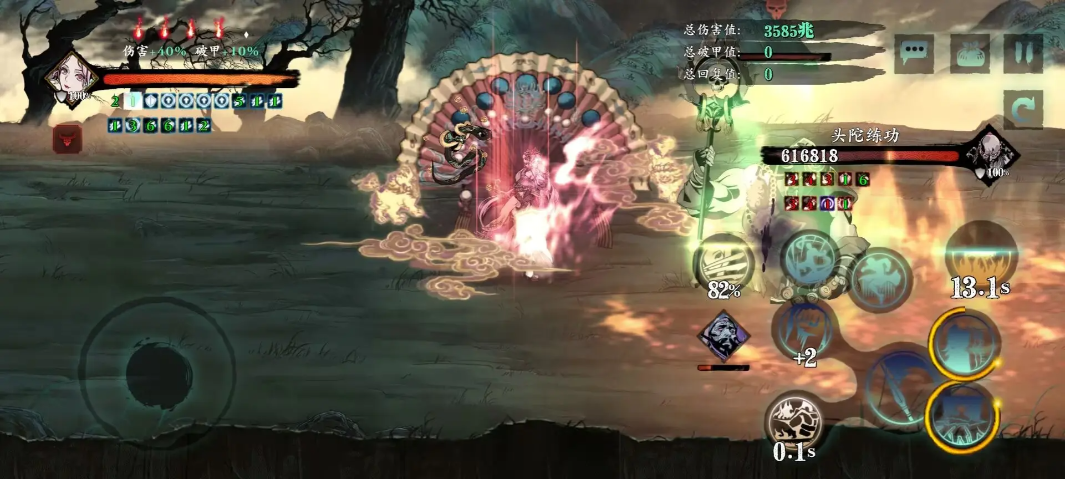Open the chat speech-bubble button

[x=914, y=53]
